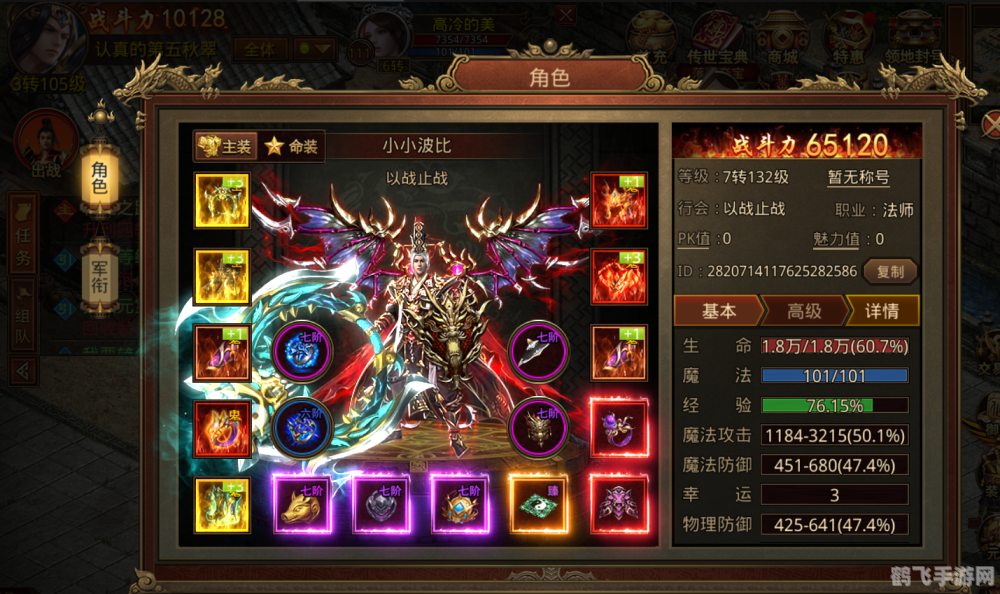Show the 基本 stats tab
1000x594 pixels.
point(718,311)
